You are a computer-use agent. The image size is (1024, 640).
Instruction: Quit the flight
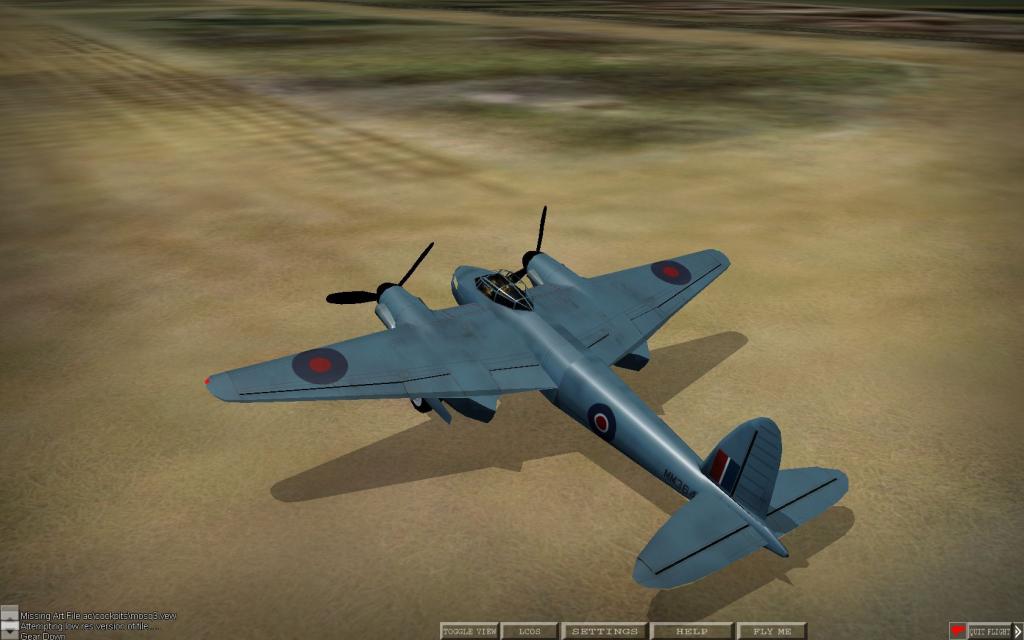[990, 631]
